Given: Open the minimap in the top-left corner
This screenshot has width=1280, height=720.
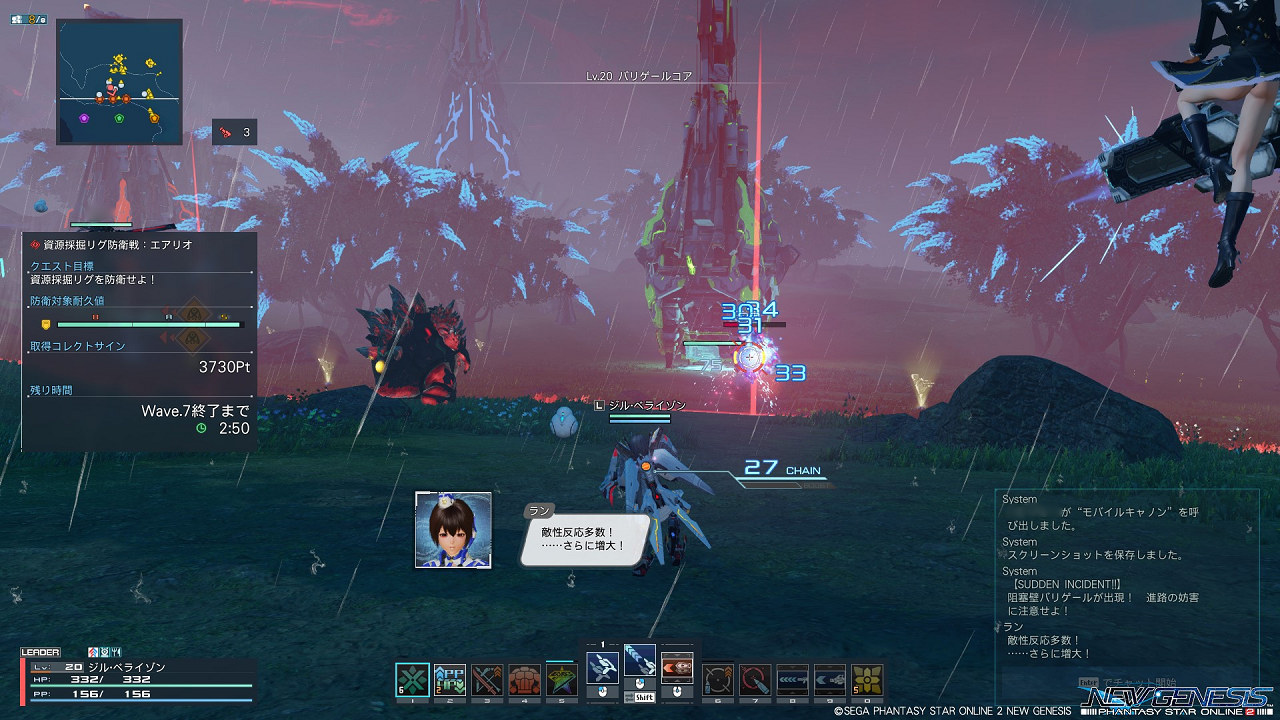Looking at the screenshot, I should (x=119, y=82).
